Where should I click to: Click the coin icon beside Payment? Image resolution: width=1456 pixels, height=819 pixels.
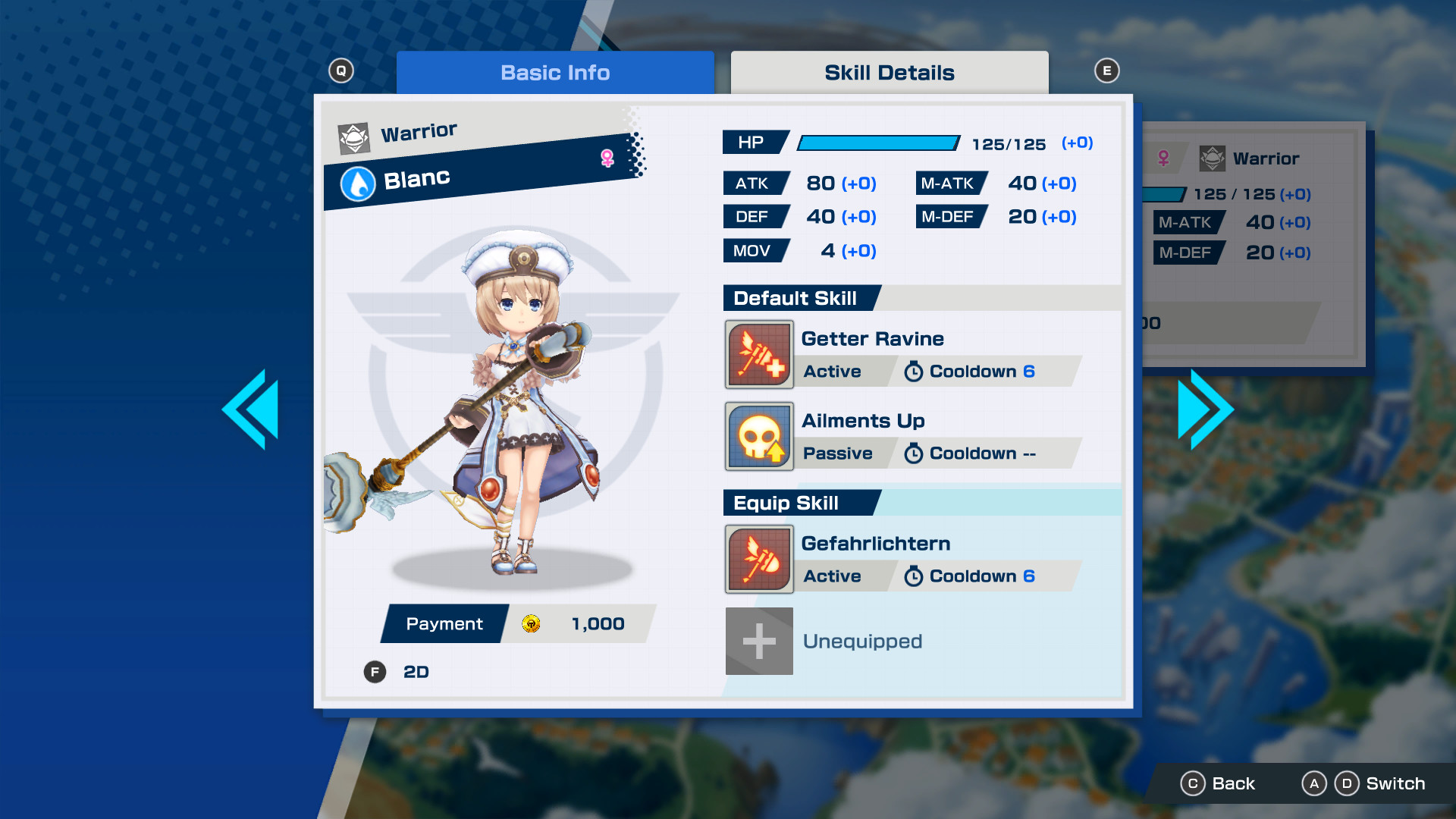click(532, 623)
